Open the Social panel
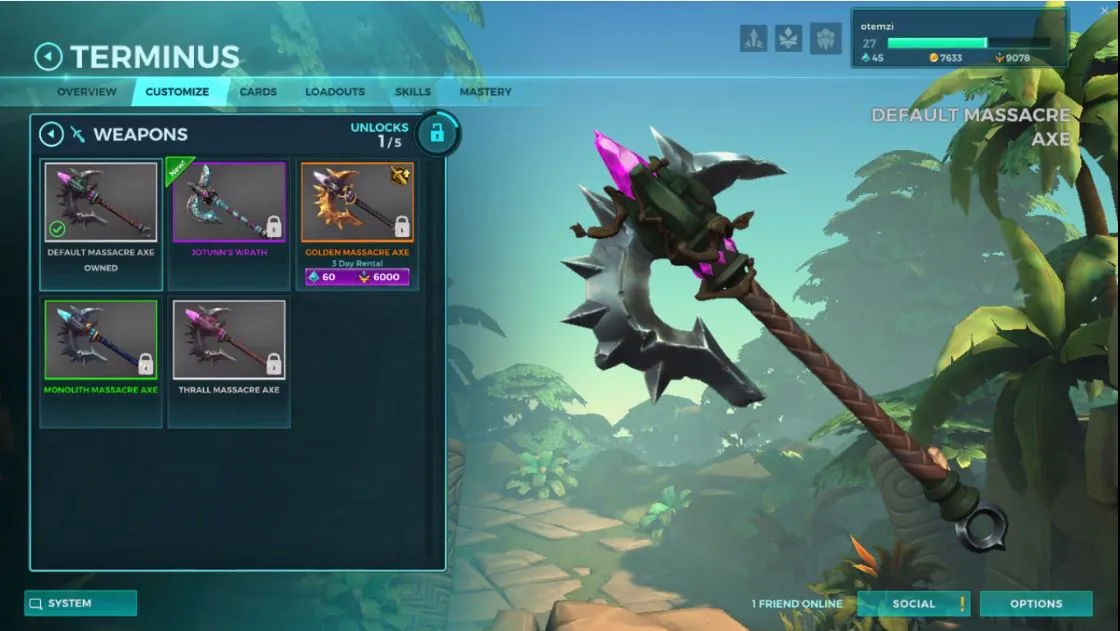The image size is (1120, 631). tap(913, 603)
